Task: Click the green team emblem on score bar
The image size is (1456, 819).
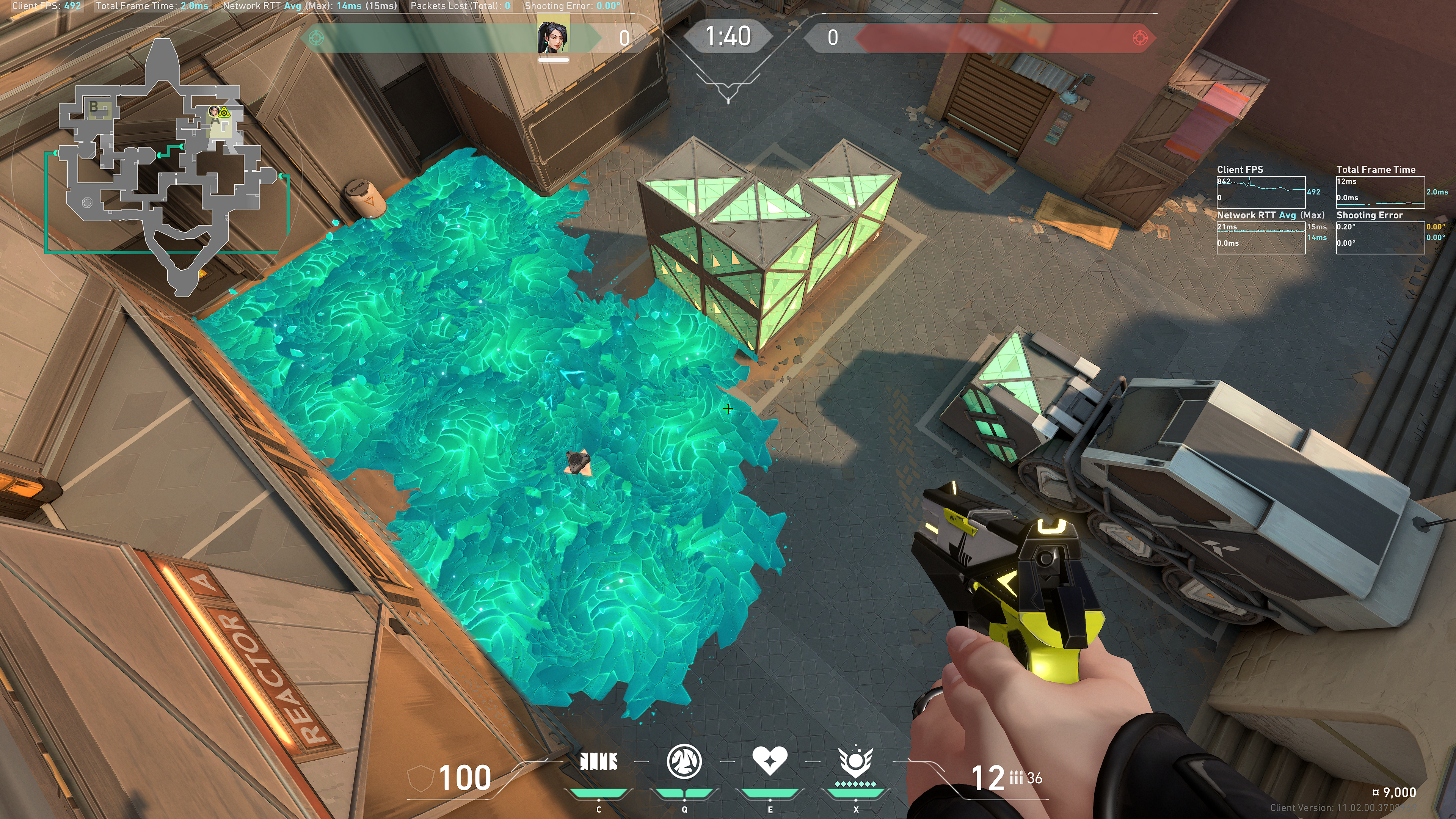Action: pyautogui.click(x=317, y=38)
